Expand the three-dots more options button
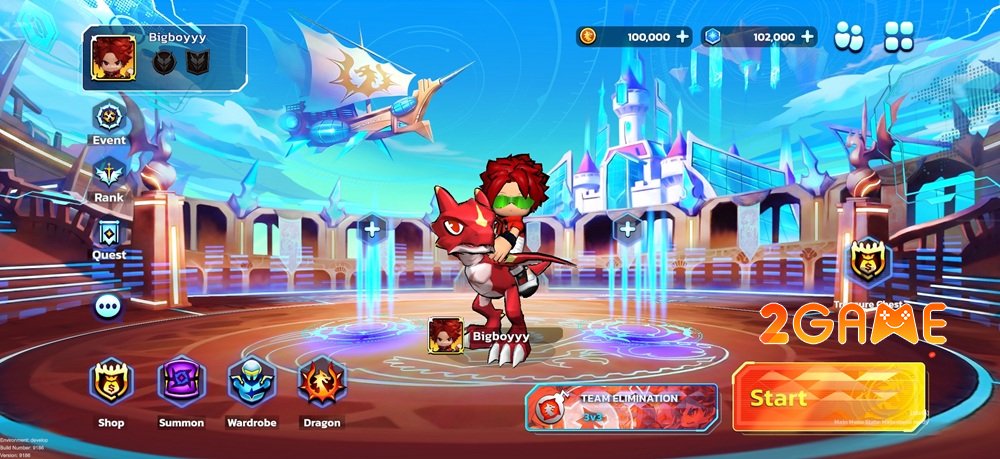 109,305
